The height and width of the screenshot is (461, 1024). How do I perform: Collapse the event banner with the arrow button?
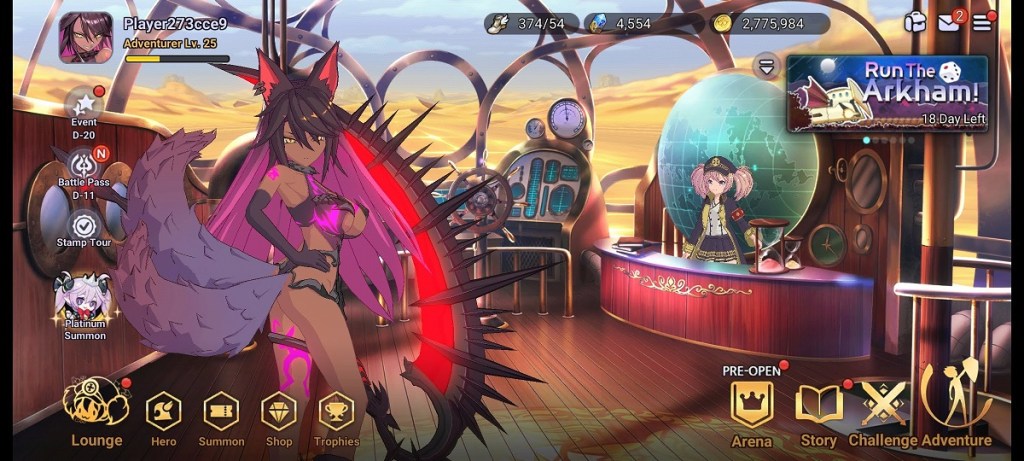(x=767, y=66)
